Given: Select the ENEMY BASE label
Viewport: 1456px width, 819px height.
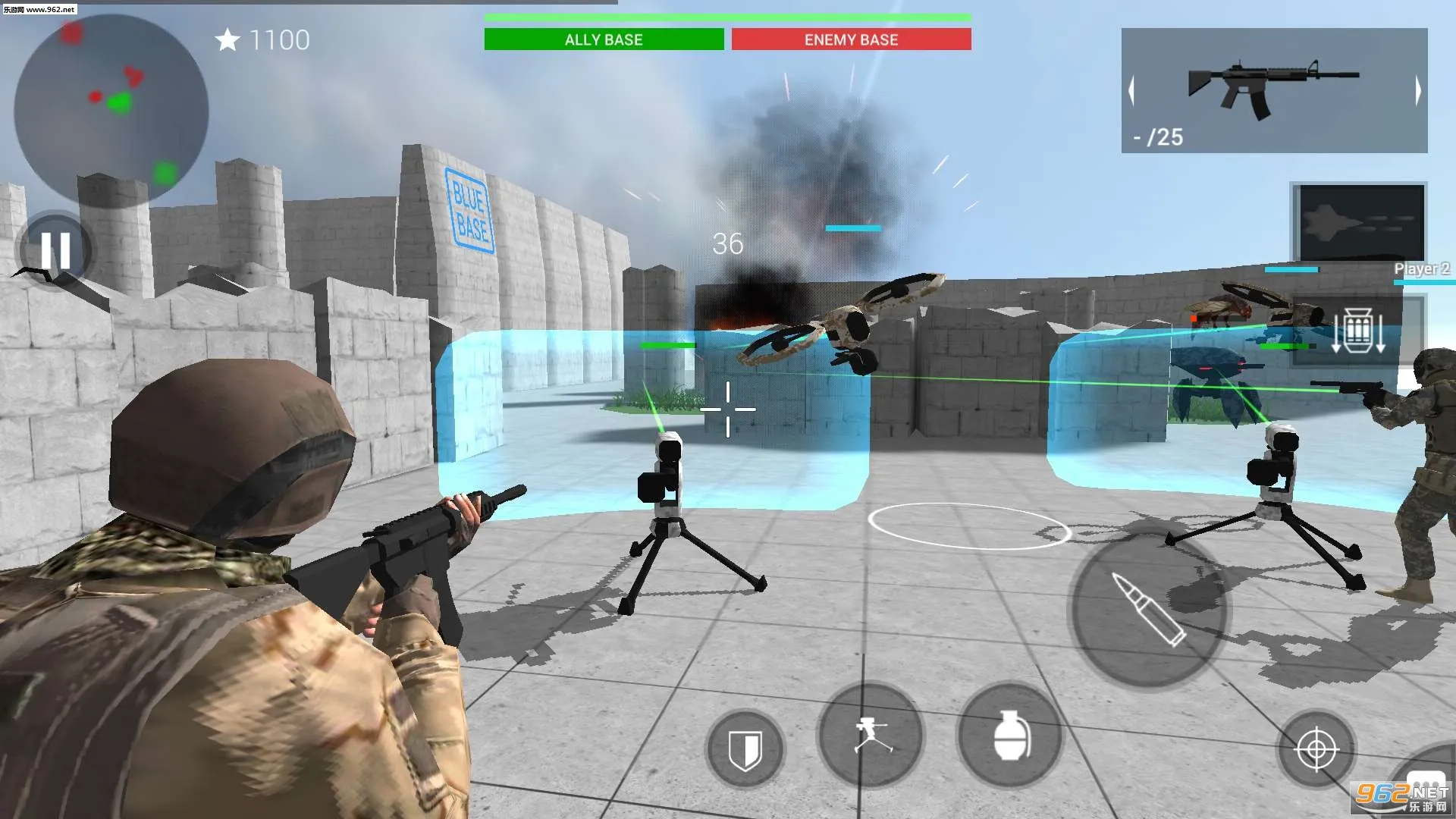Looking at the screenshot, I should [851, 39].
